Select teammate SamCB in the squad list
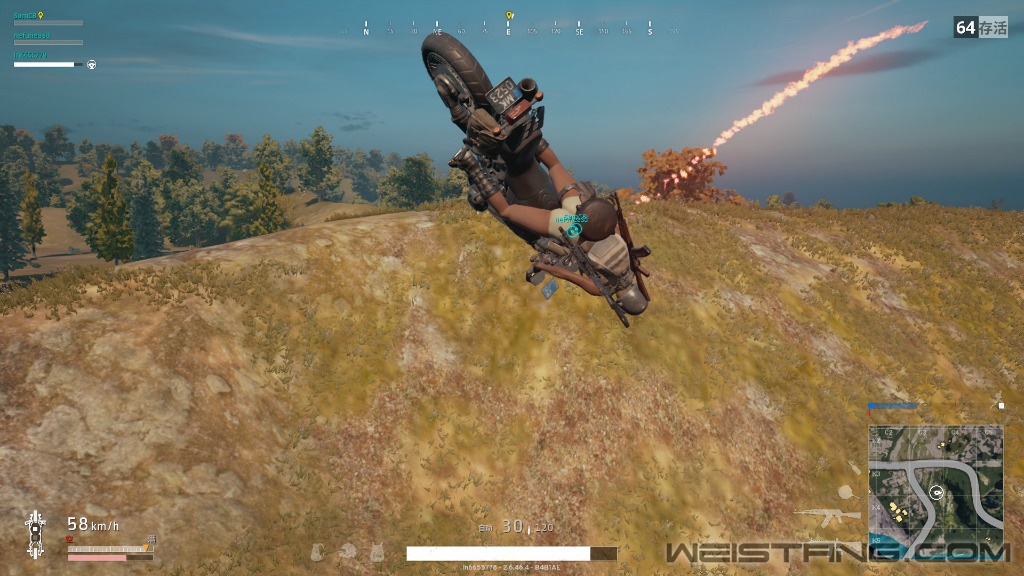The image size is (1024, 576). click(x=26, y=16)
